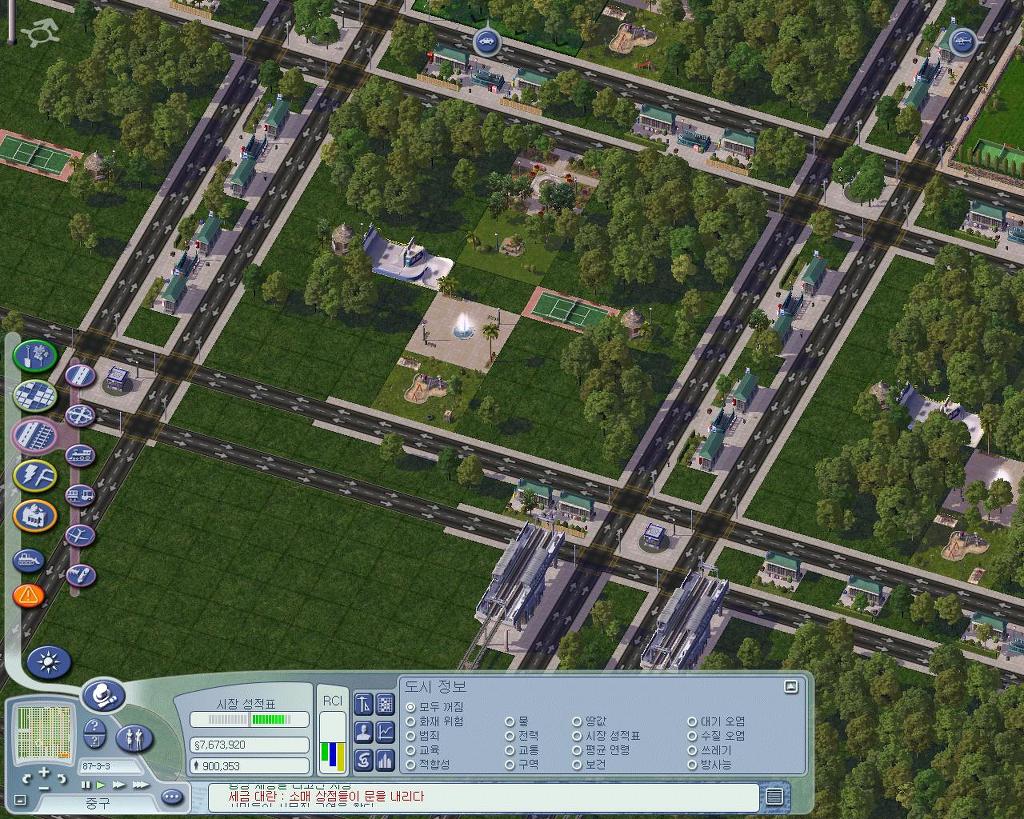The image size is (1024, 819).
Task: Minimize the 도시 정보 panel
Action: 791,686
